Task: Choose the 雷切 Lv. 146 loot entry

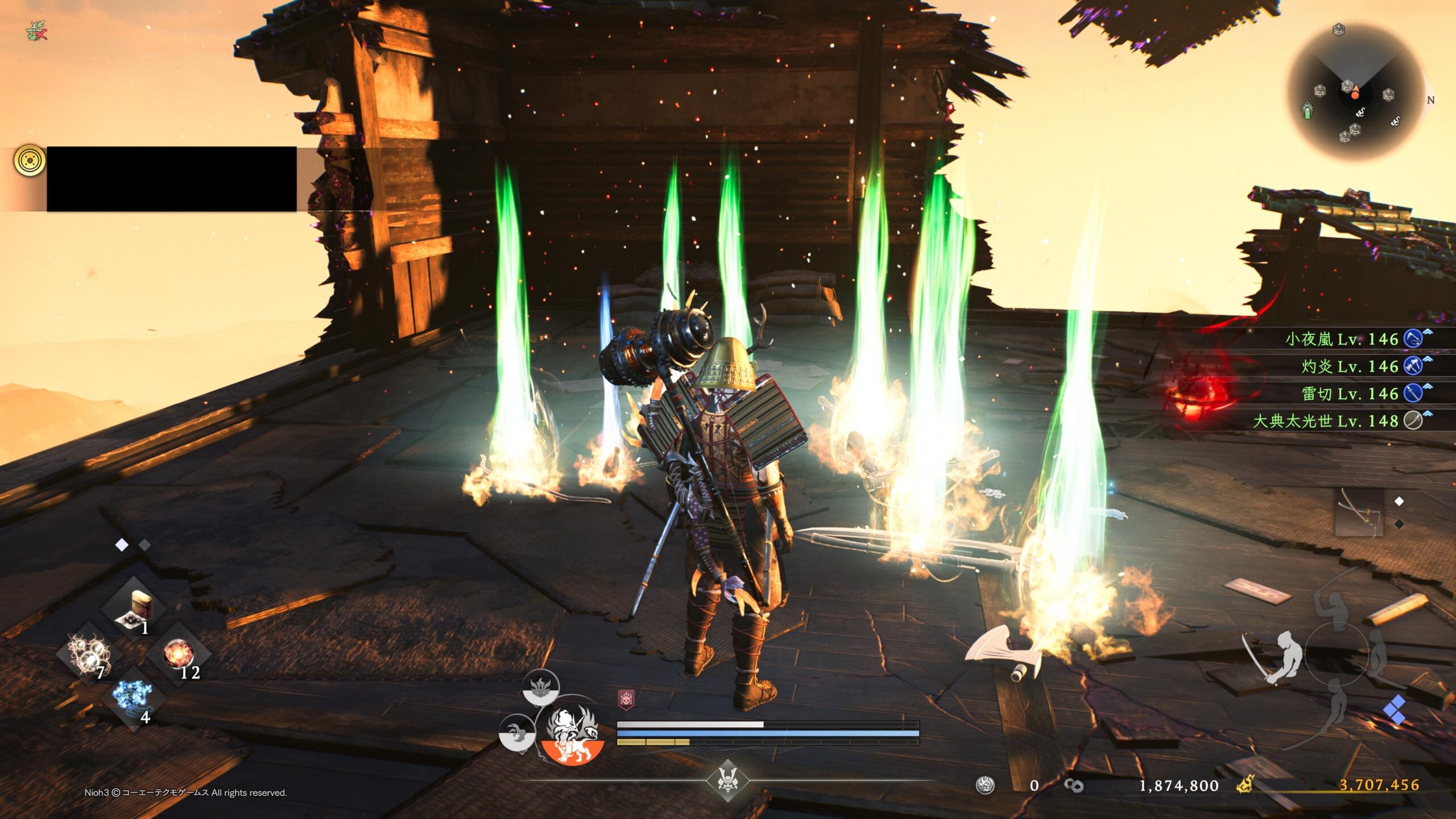Action: pos(1349,394)
